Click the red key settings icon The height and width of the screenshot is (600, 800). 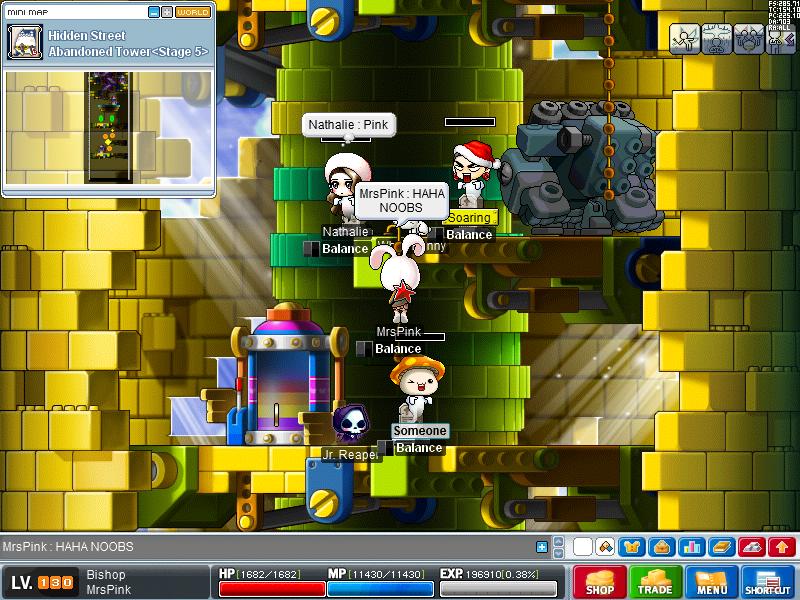(752, 547)
